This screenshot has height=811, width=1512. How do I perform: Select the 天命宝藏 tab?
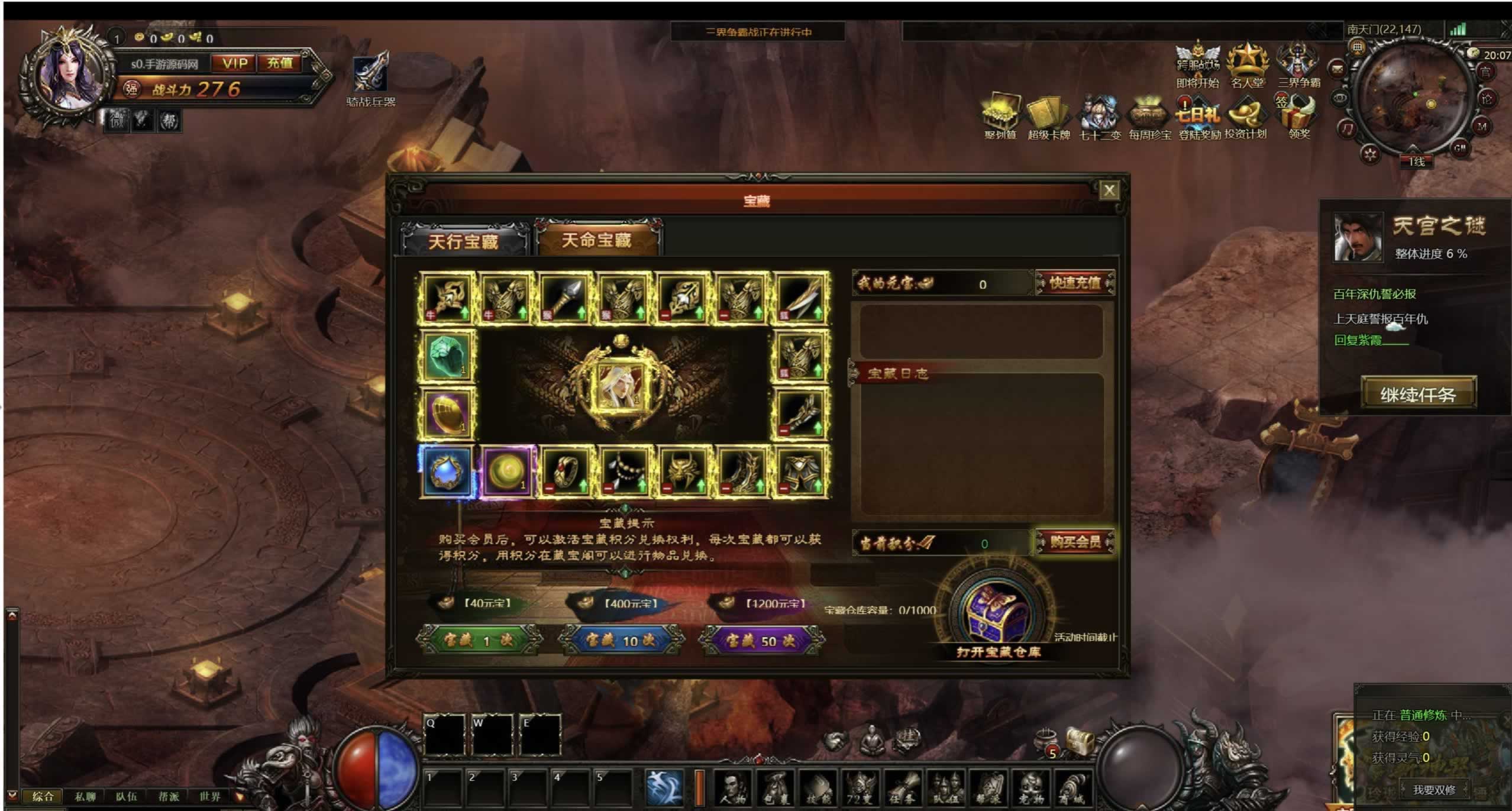[x=597, y=240]
